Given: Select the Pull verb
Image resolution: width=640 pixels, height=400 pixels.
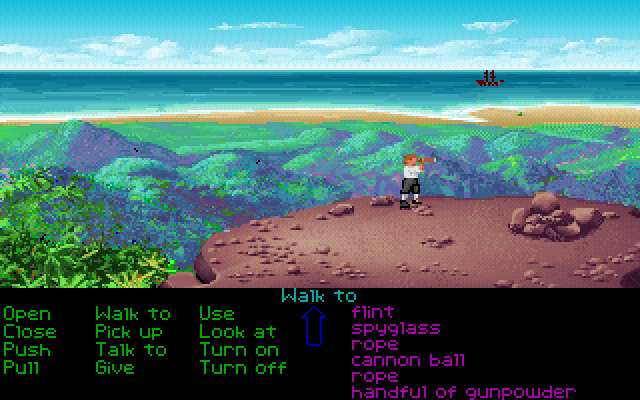Looking at the screenshot, I should (x=22, y=367).
